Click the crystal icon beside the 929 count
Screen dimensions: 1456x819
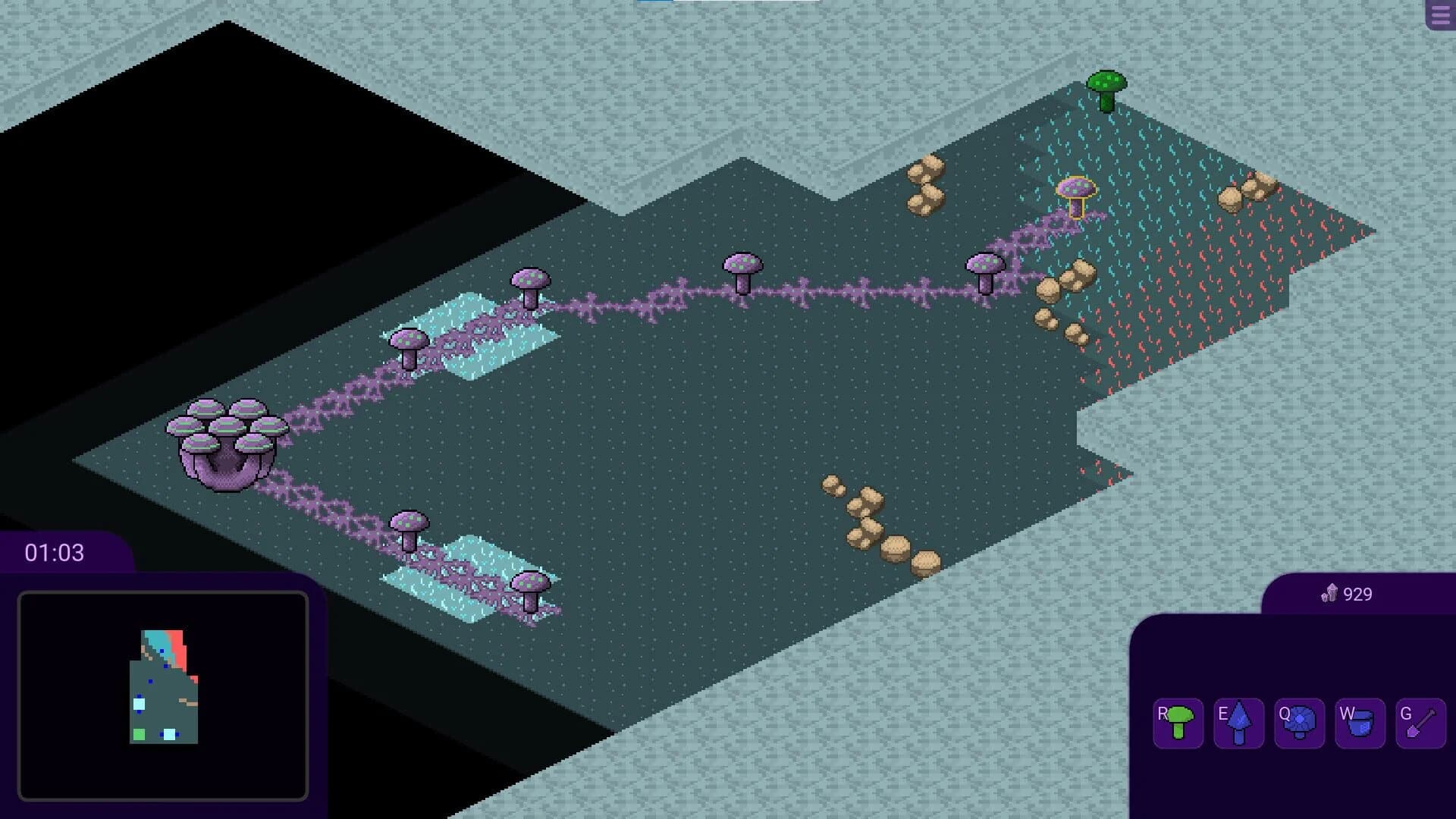(1329, 595)
